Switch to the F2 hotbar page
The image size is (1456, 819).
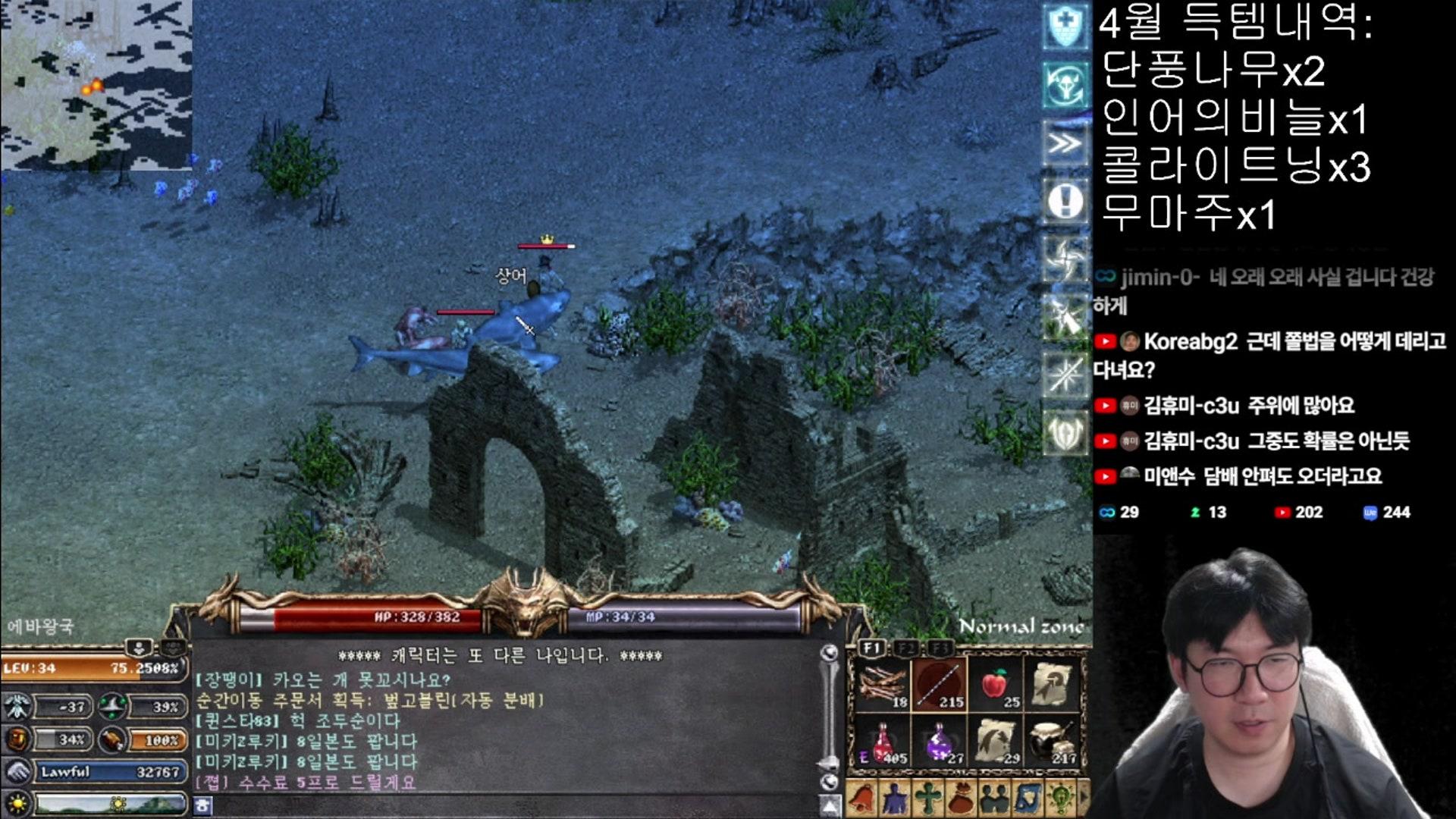pyautogui.click(x=906, y=648)
